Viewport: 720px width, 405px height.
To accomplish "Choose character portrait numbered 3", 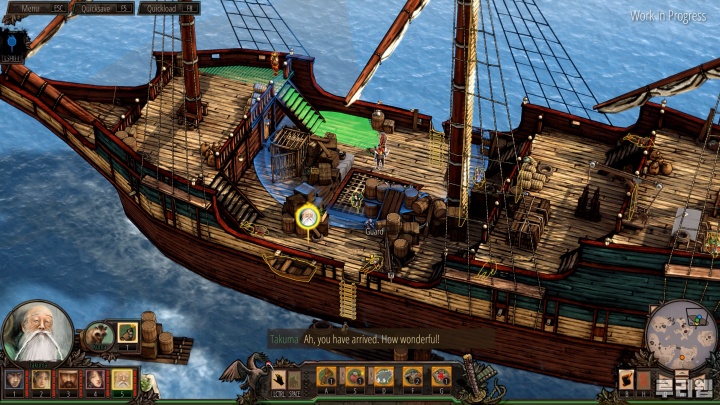I will click(x=67, y=378).
